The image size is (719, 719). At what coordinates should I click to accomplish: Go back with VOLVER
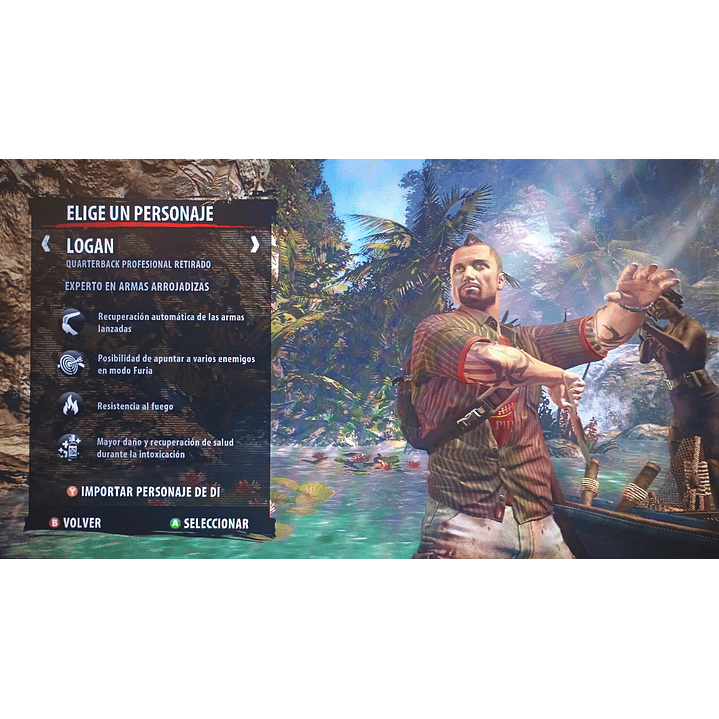click(76, 522)
